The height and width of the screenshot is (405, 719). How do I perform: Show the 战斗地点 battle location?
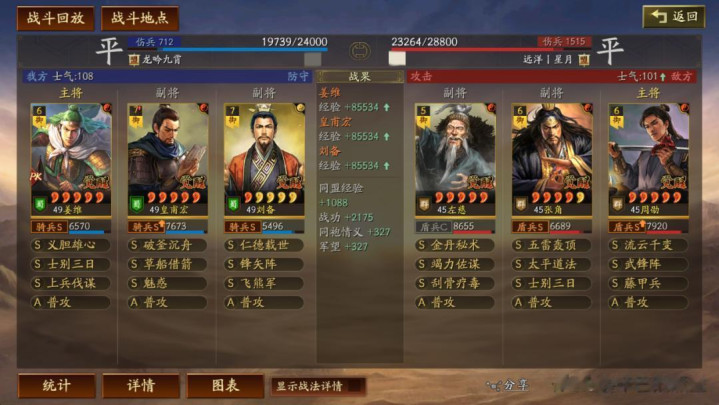click(140, 18)
